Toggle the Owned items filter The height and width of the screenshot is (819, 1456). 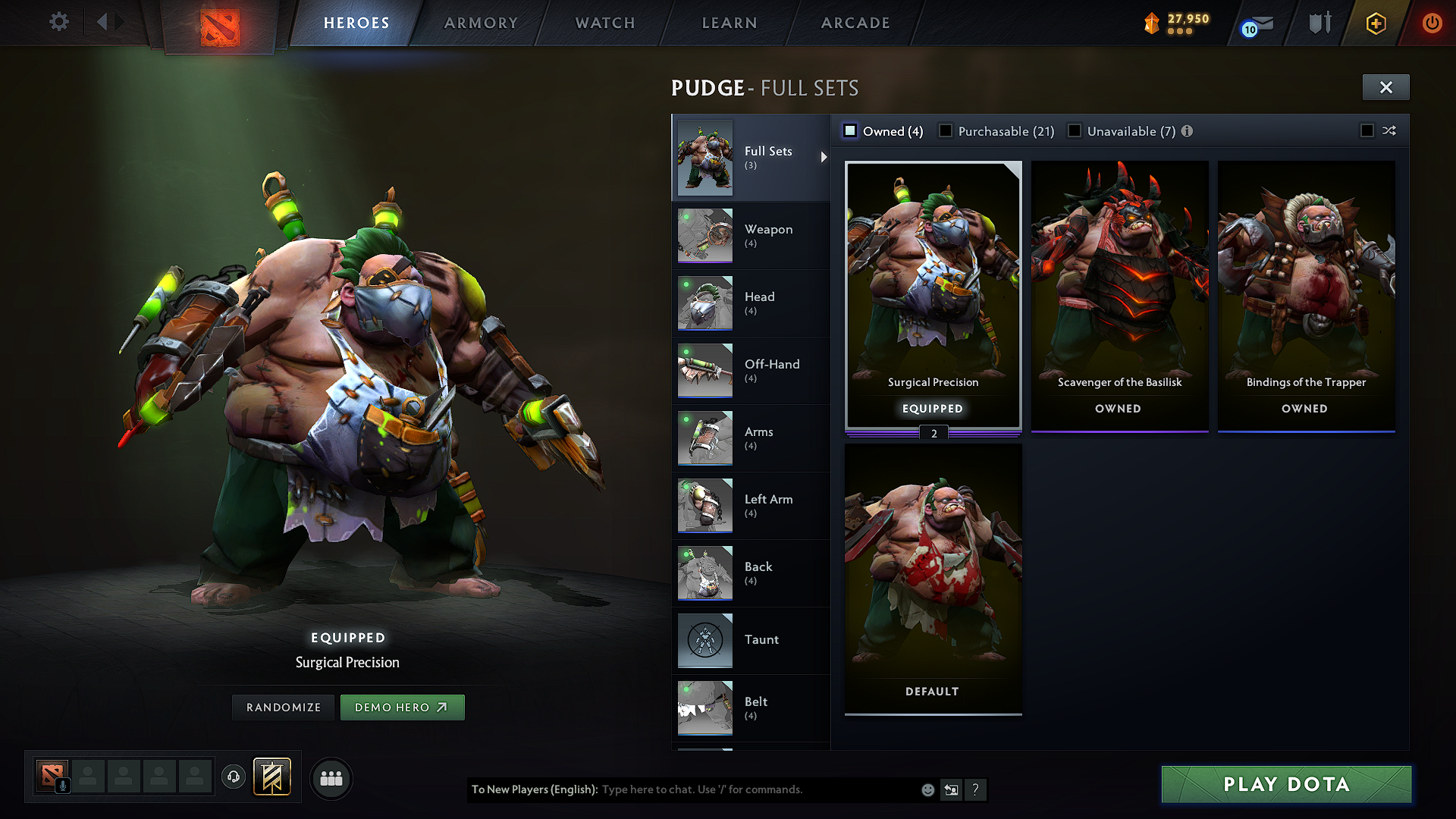click(851, 131)
